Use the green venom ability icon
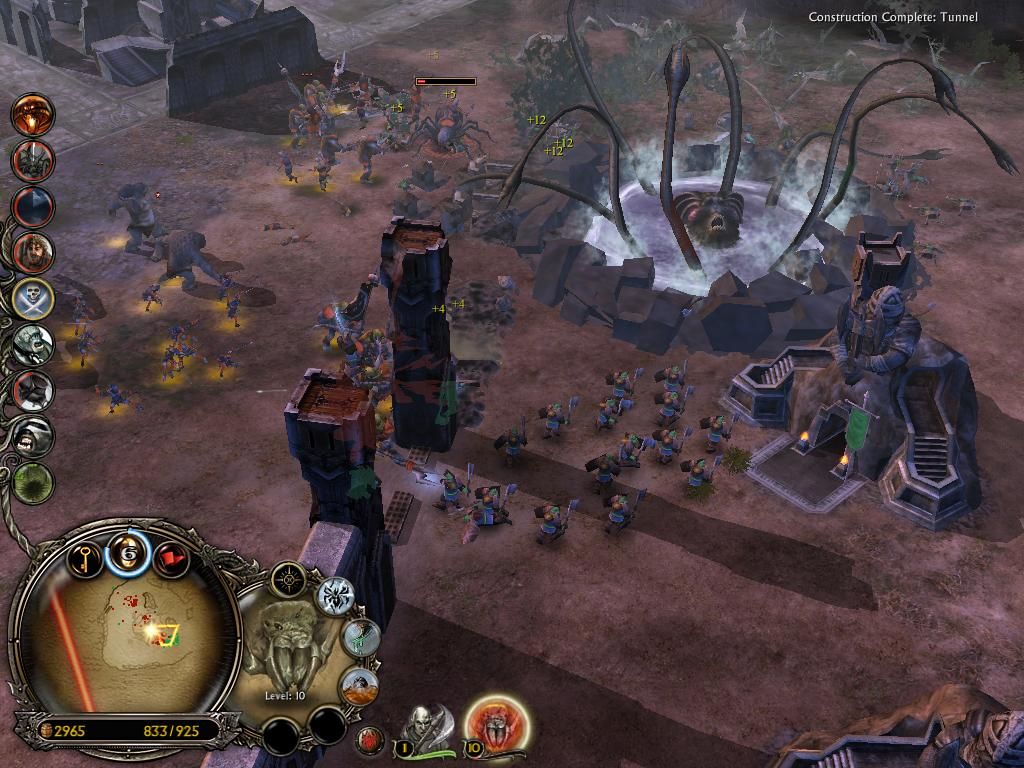 [x=361, y=639]
